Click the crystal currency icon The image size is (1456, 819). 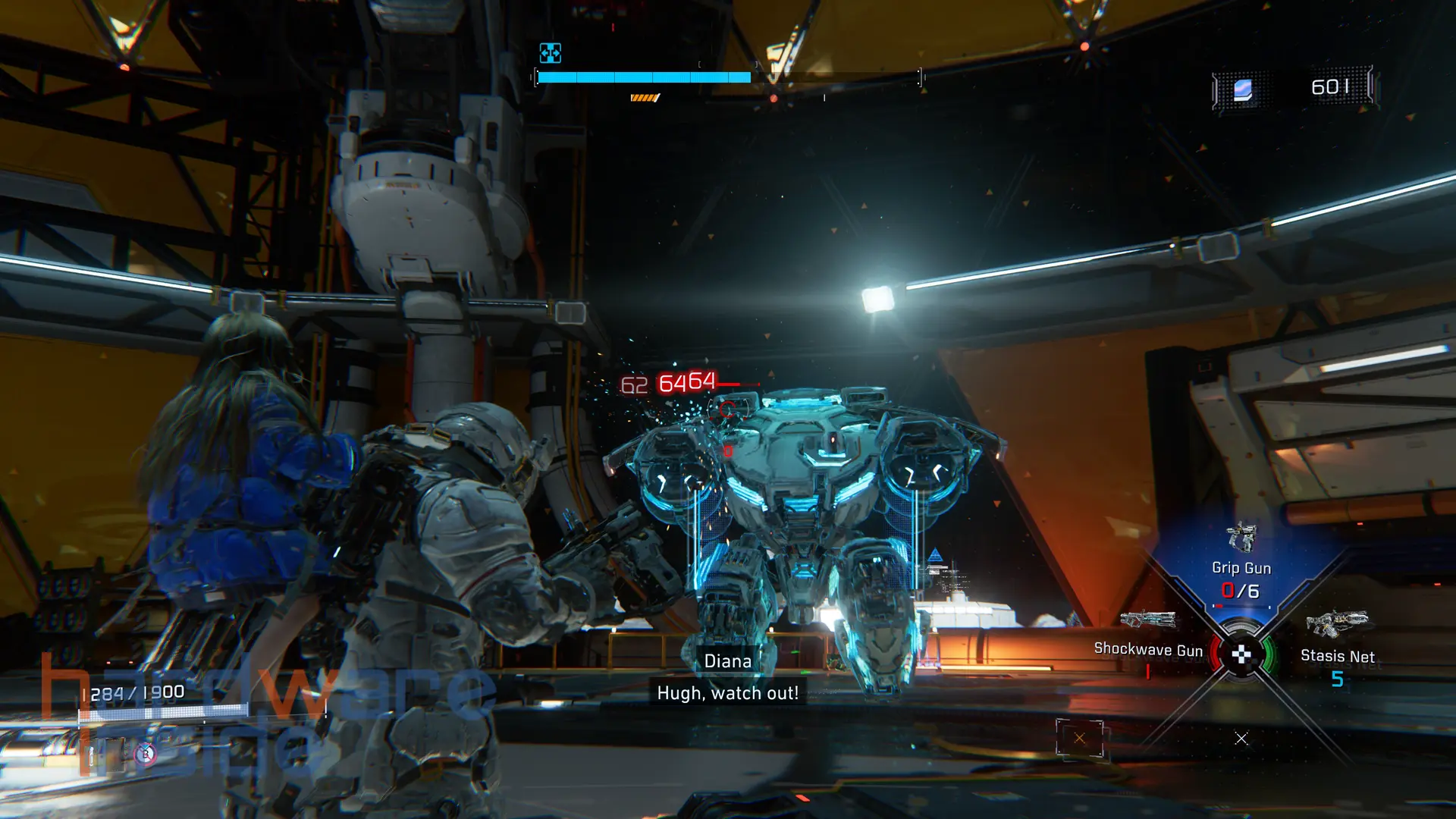point(1242,89)
